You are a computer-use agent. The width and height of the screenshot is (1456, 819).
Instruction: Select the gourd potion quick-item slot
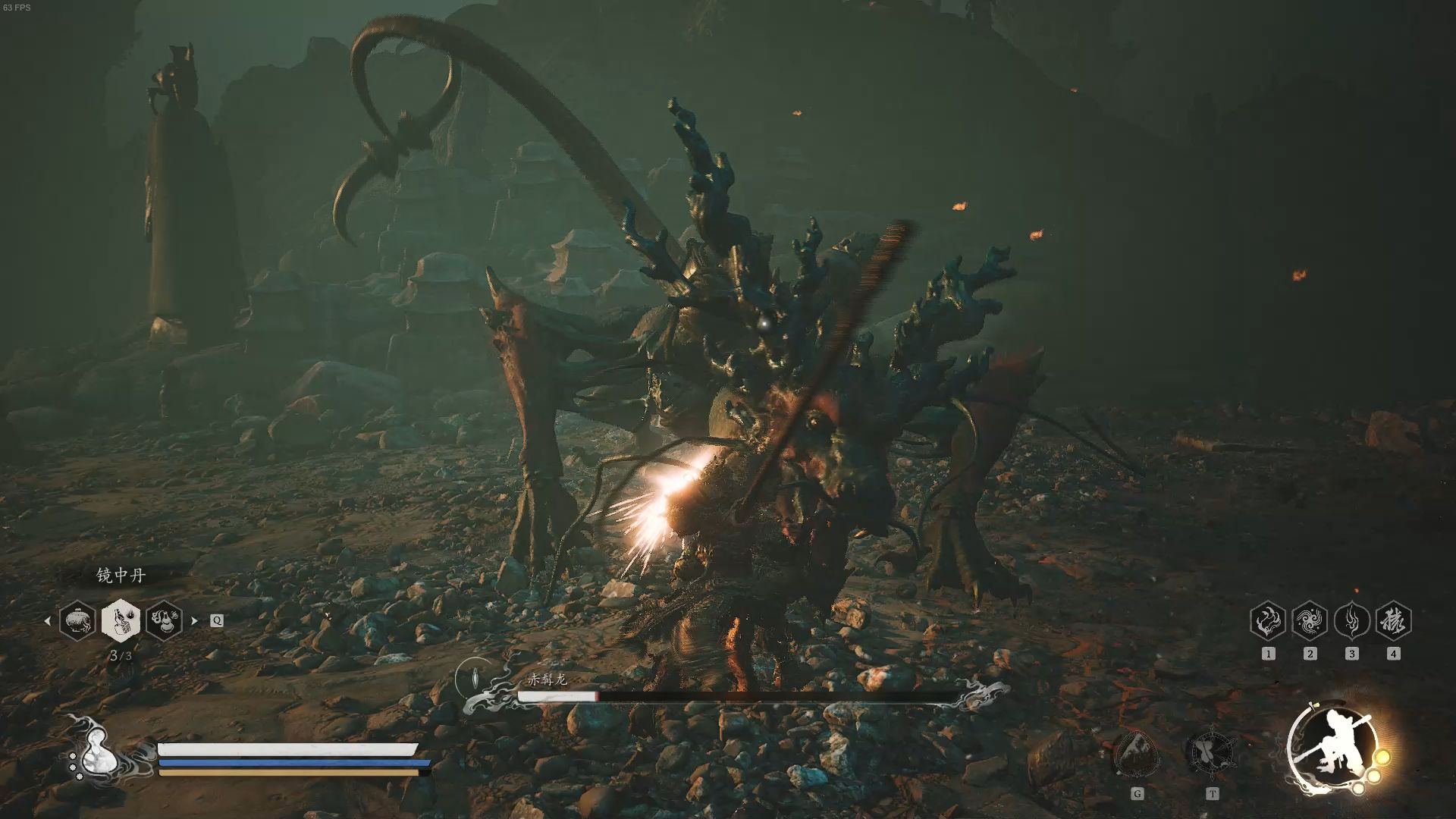tap(164, 620)
